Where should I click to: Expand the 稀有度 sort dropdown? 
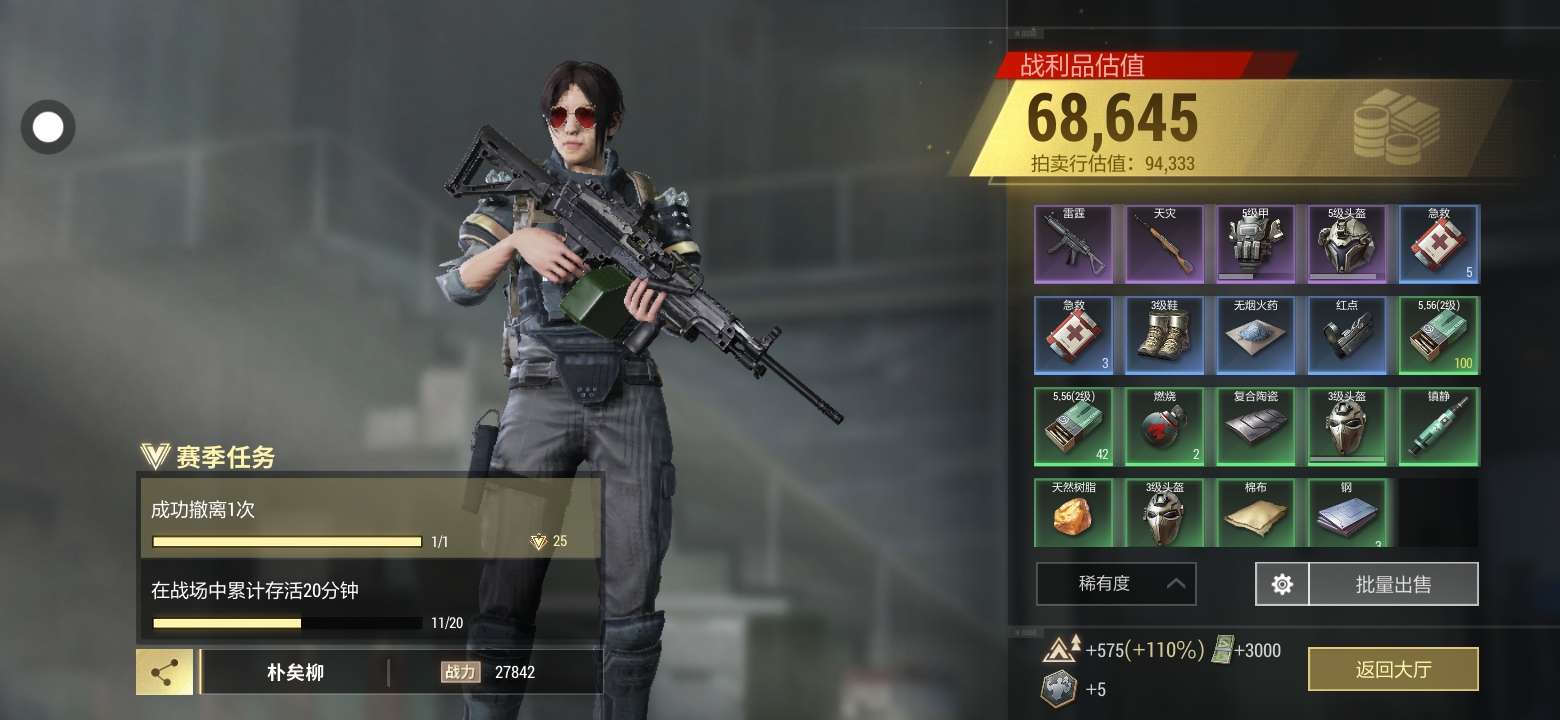tap(1116, 584)
